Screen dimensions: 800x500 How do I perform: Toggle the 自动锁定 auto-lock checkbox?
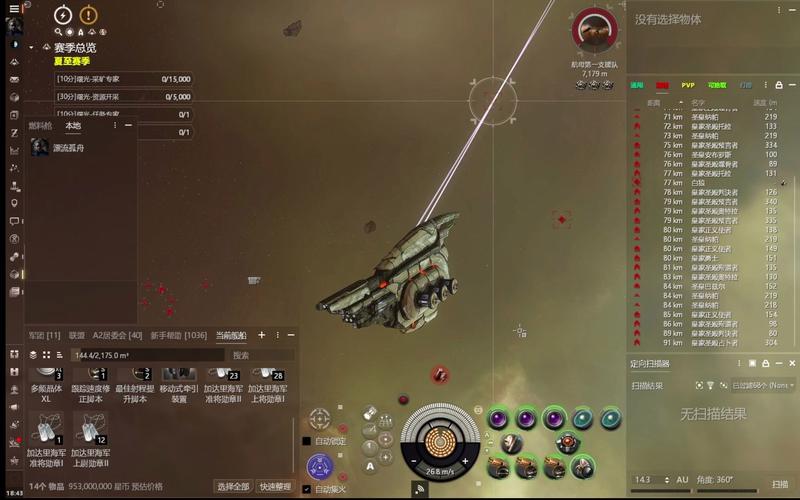[307, 440]
